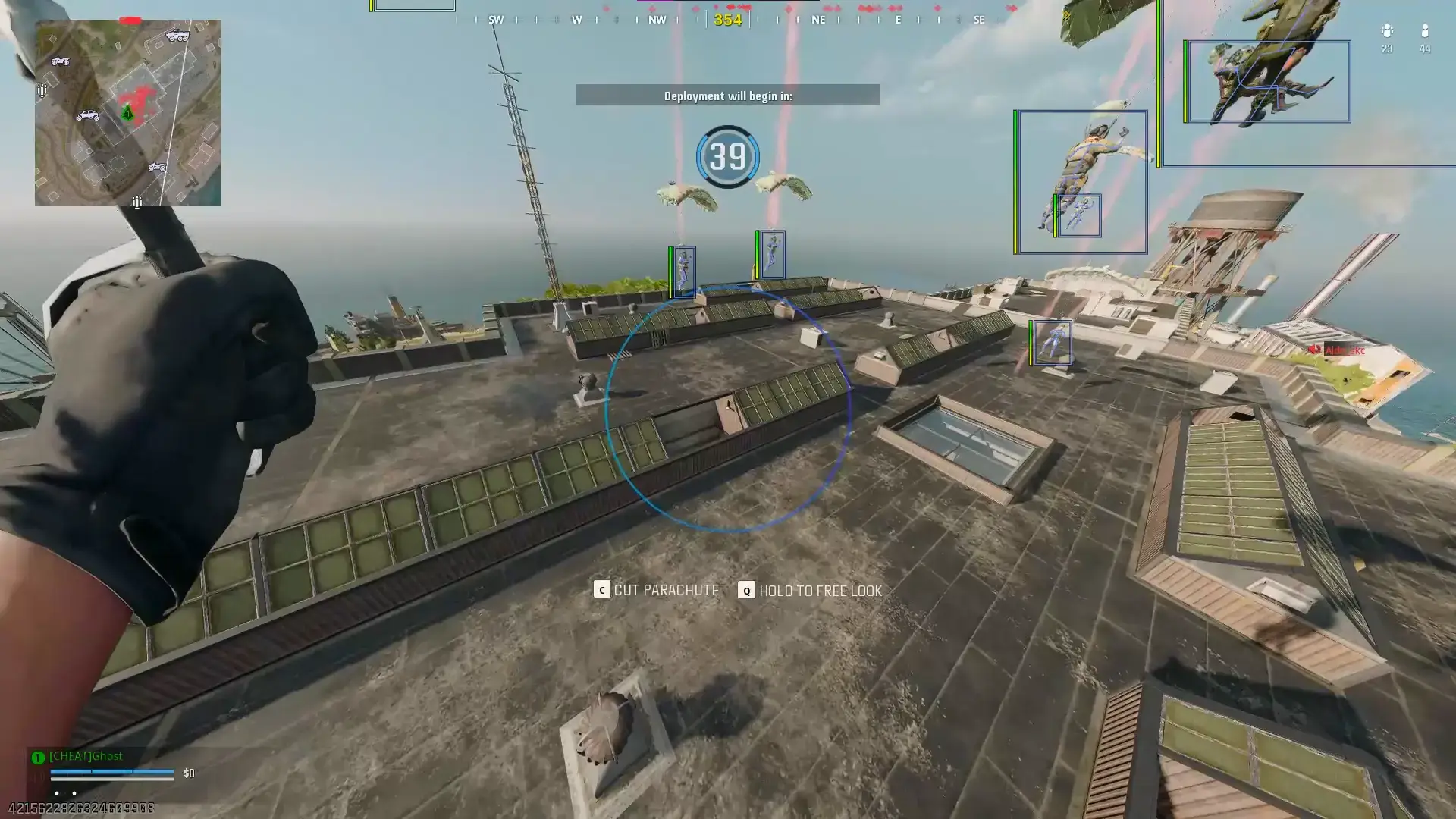The width and height of the screenshot is (1456, 819).
Task: Click the boat icon at the minimap bottom
Action: [x=137, y=202]
